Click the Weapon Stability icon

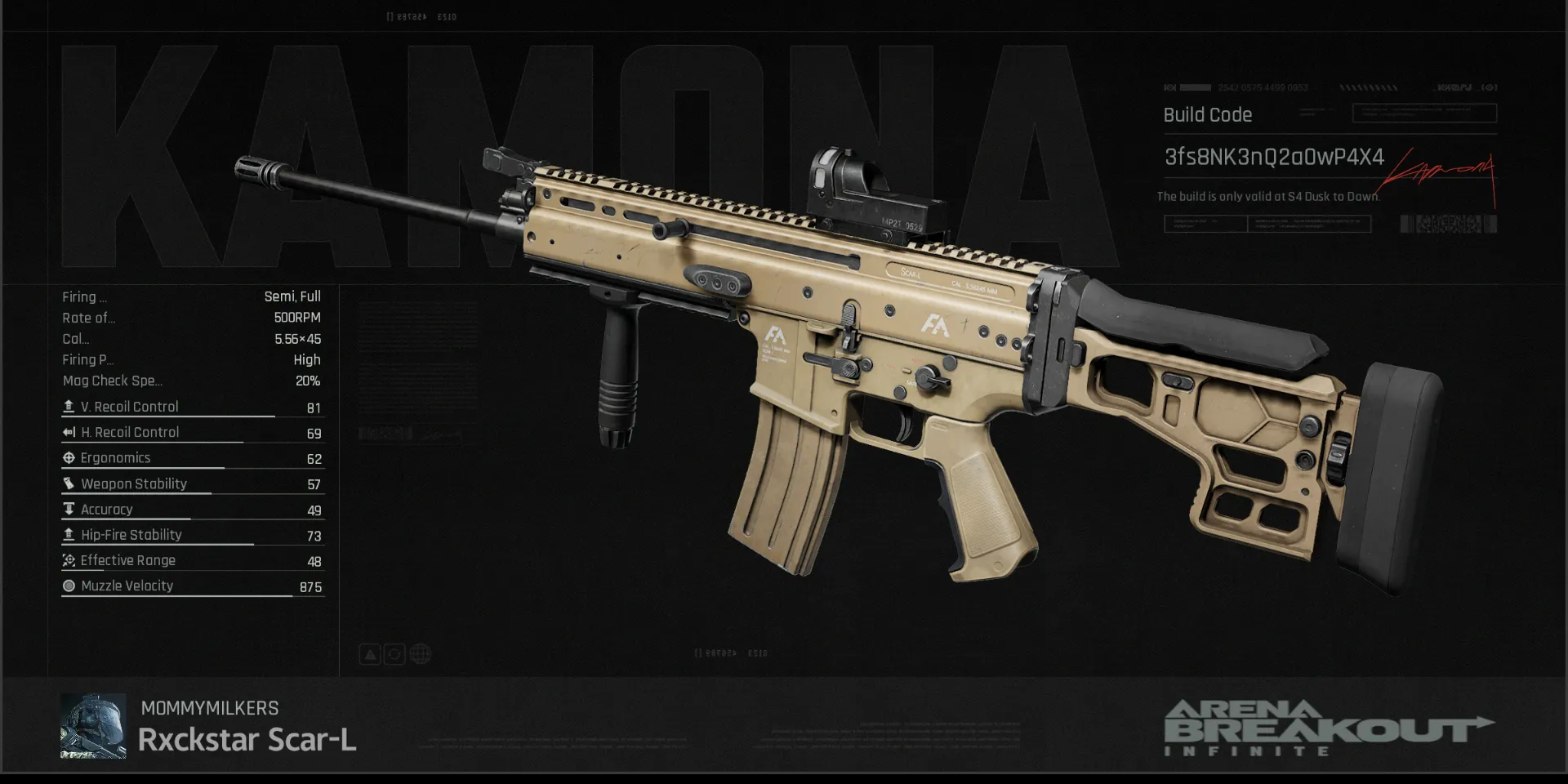[x=69, y=483]
